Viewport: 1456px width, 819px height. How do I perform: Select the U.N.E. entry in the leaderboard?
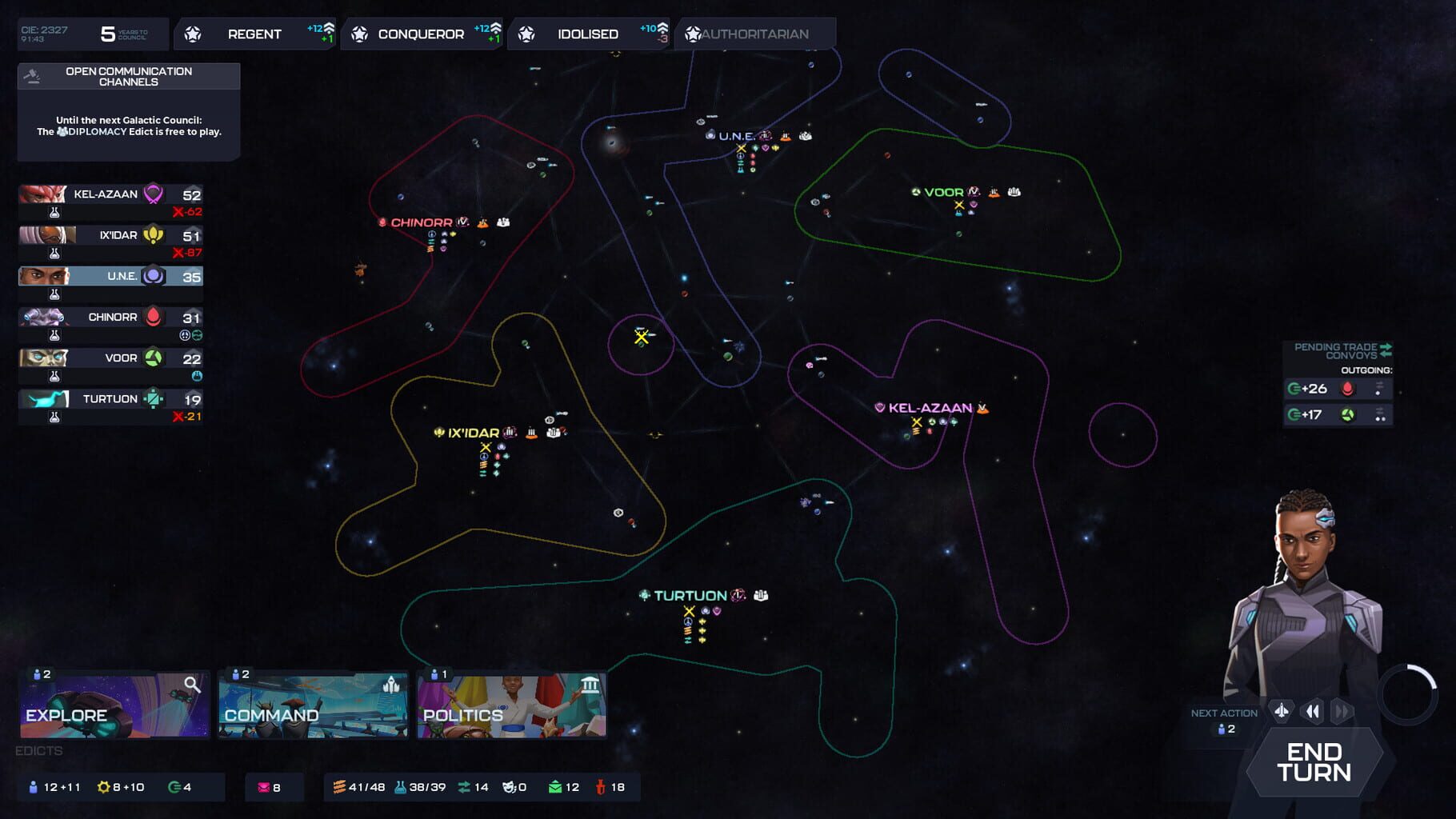(110, 276)
